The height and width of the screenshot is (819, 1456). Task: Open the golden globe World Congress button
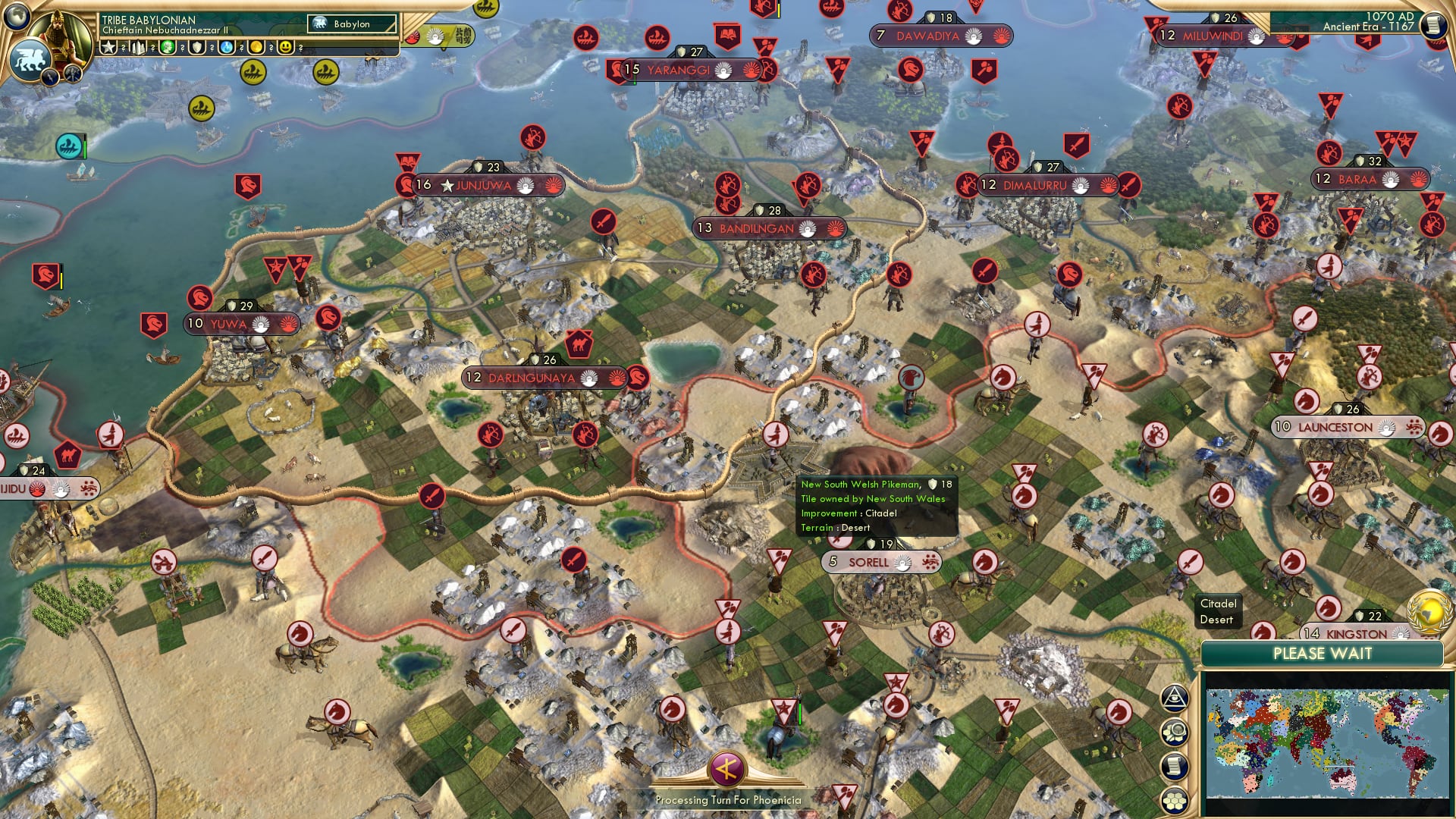[x=1429, y=613]
